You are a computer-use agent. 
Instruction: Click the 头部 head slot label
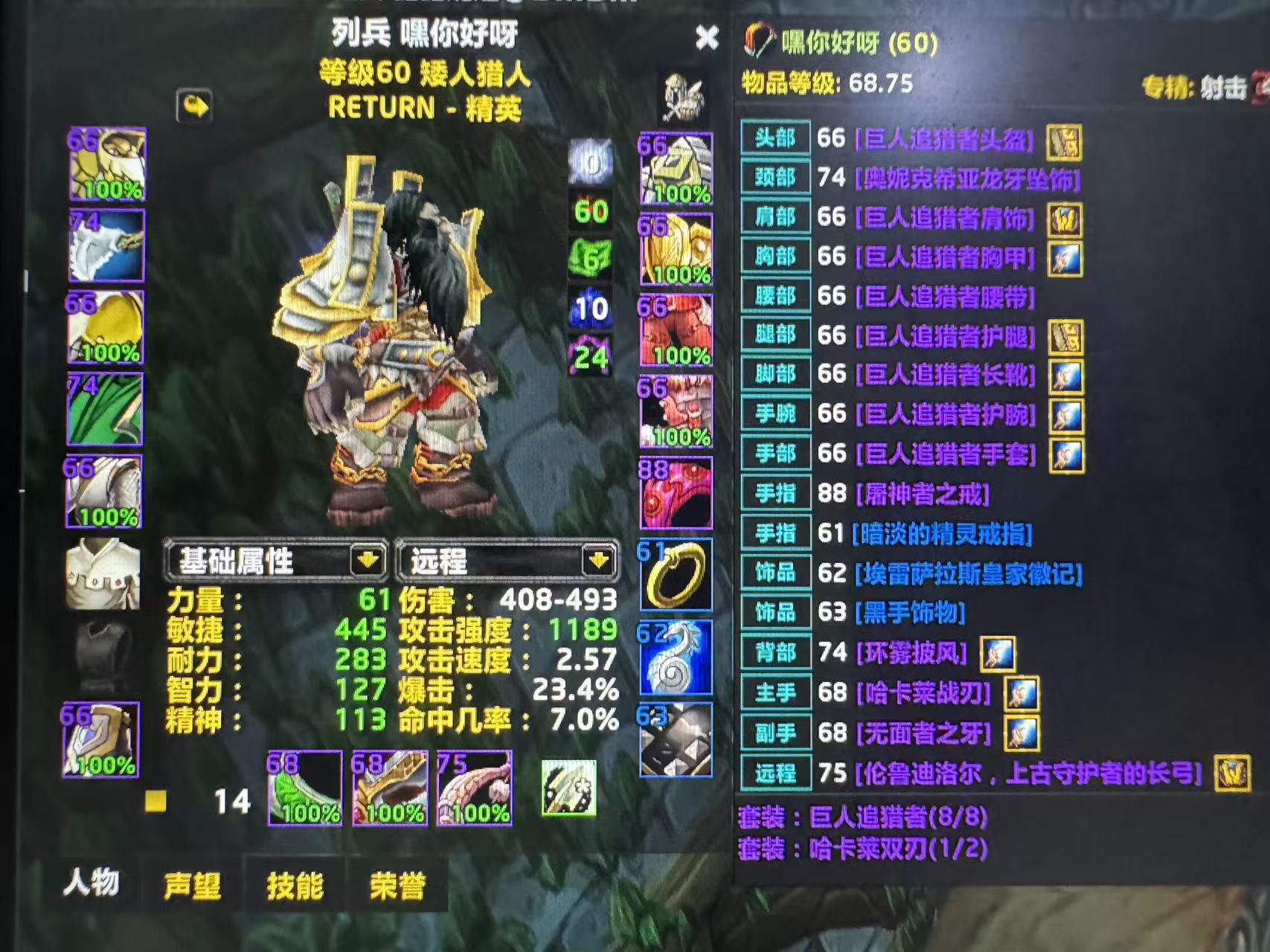(x=775, y=138)
